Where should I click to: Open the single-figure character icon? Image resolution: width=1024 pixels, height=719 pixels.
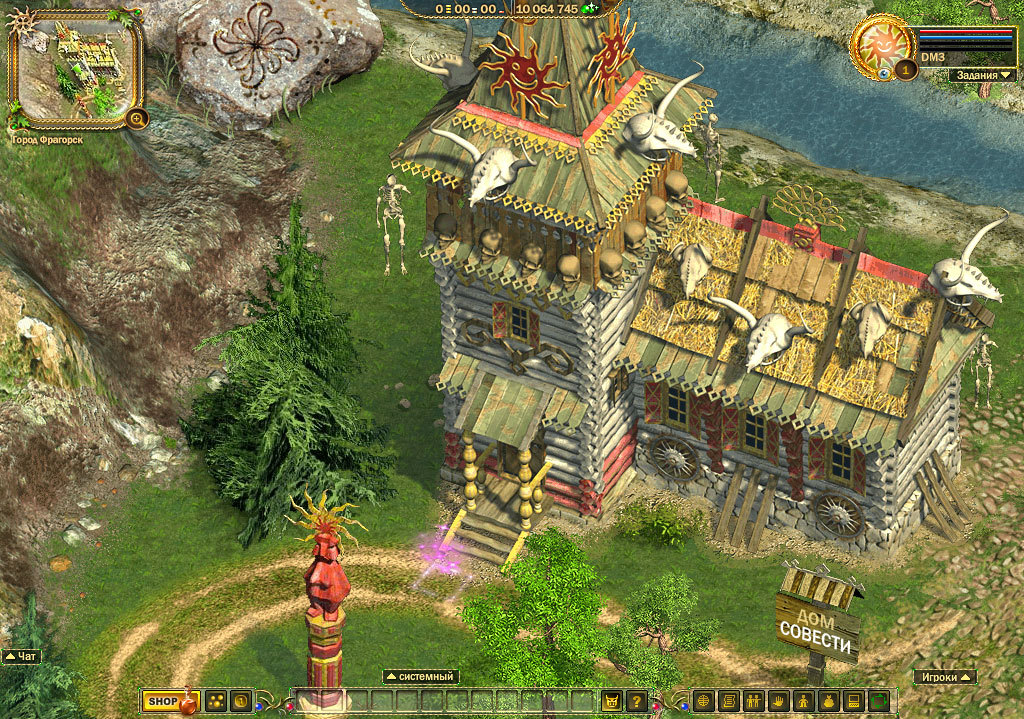click(x=803, y=702)
